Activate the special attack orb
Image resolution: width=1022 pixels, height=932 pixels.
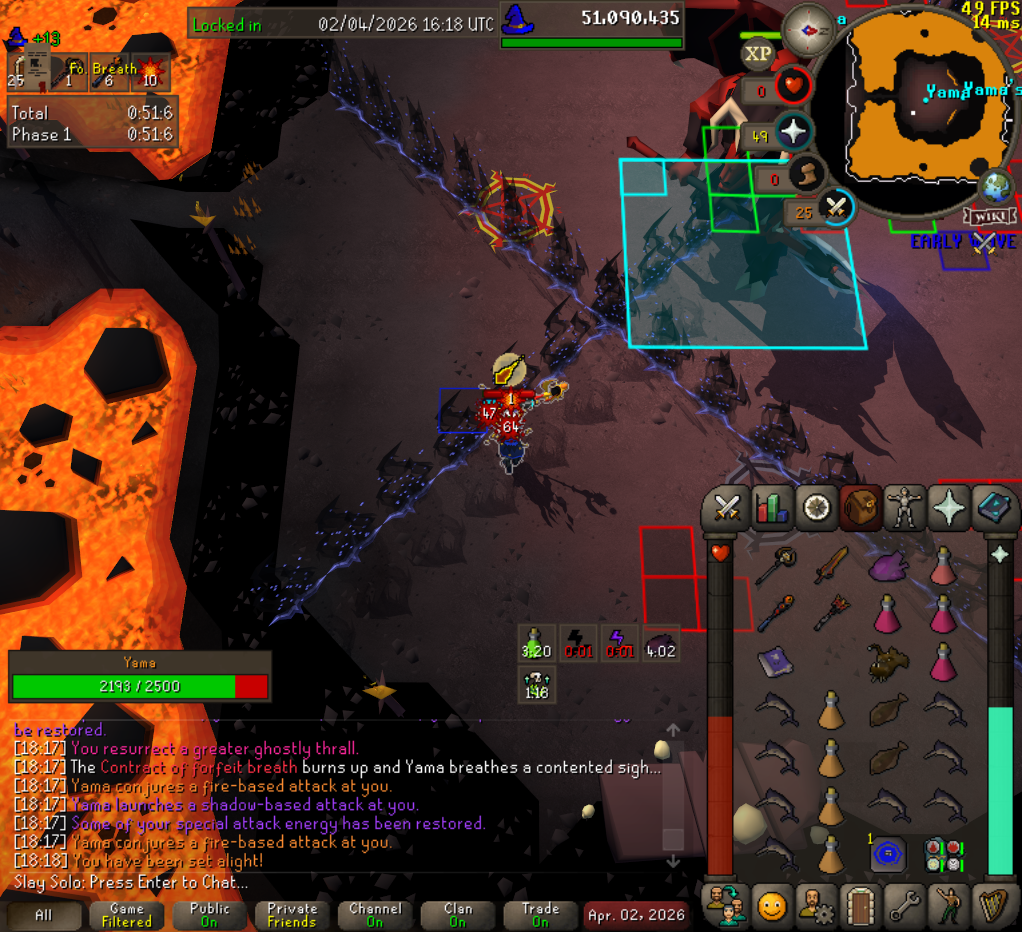point(836,209)
